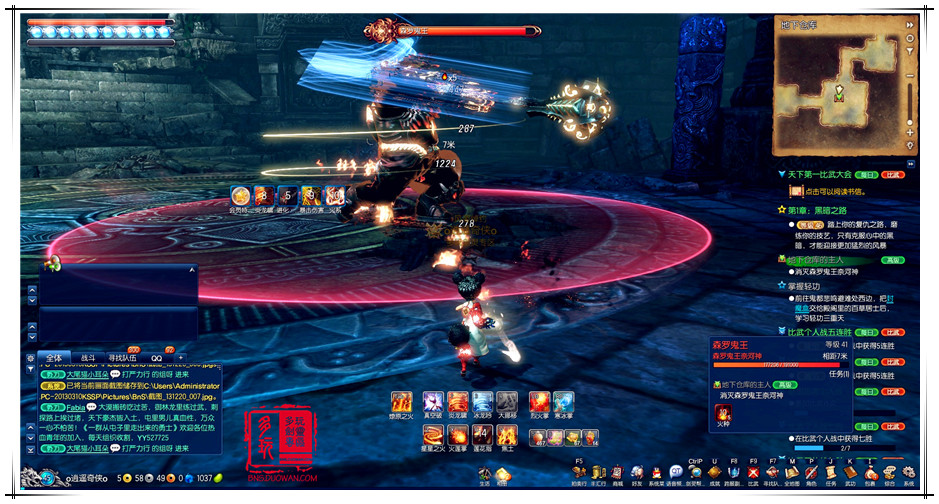Image resolution: width=939 pixels, height=504 pixels.
Task: Use the 真空破 skill
Action: pyautogui.click(x=433, y=402)
